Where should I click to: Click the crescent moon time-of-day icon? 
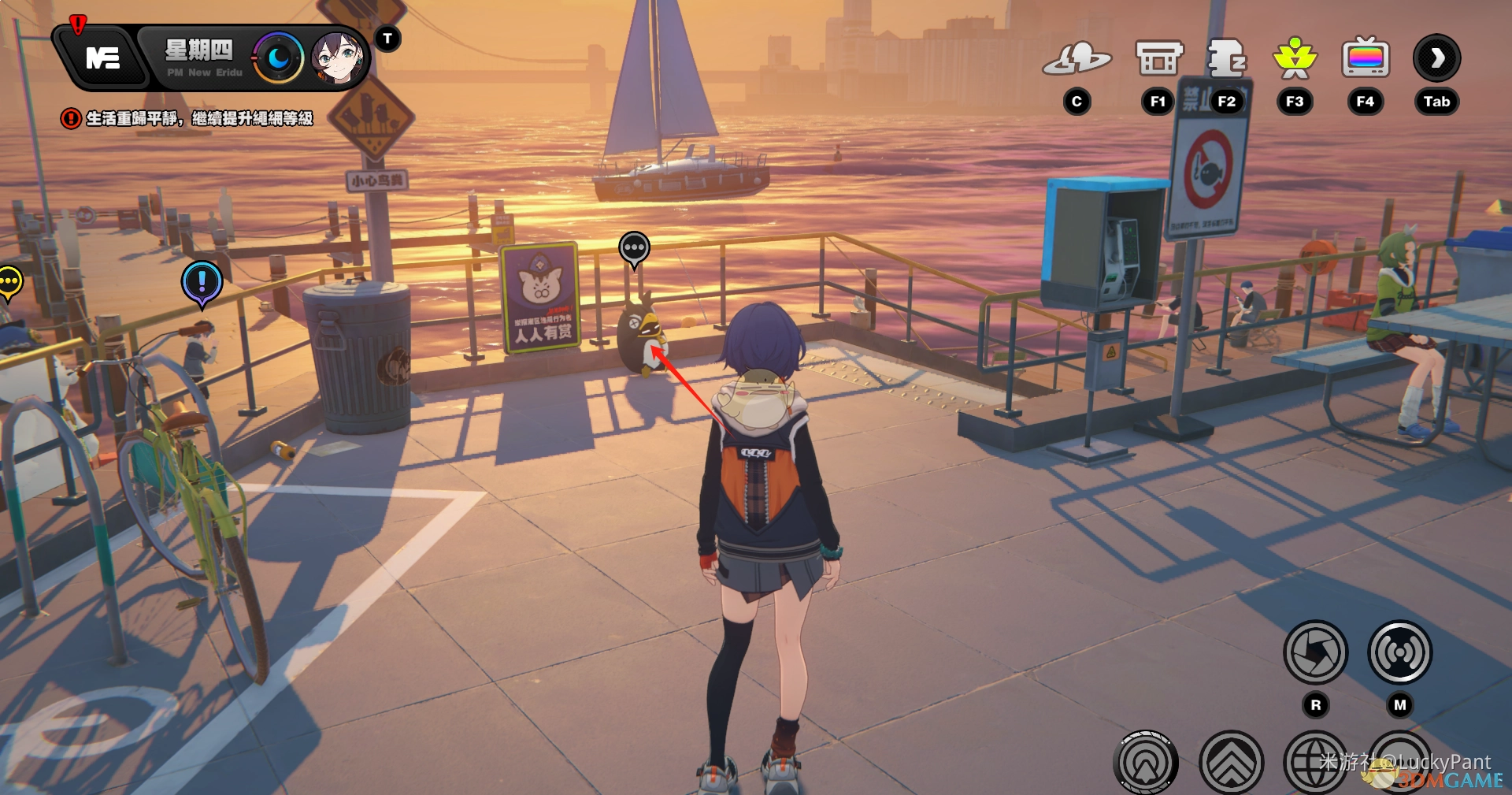pyautogui.click(x=278, y=58)
